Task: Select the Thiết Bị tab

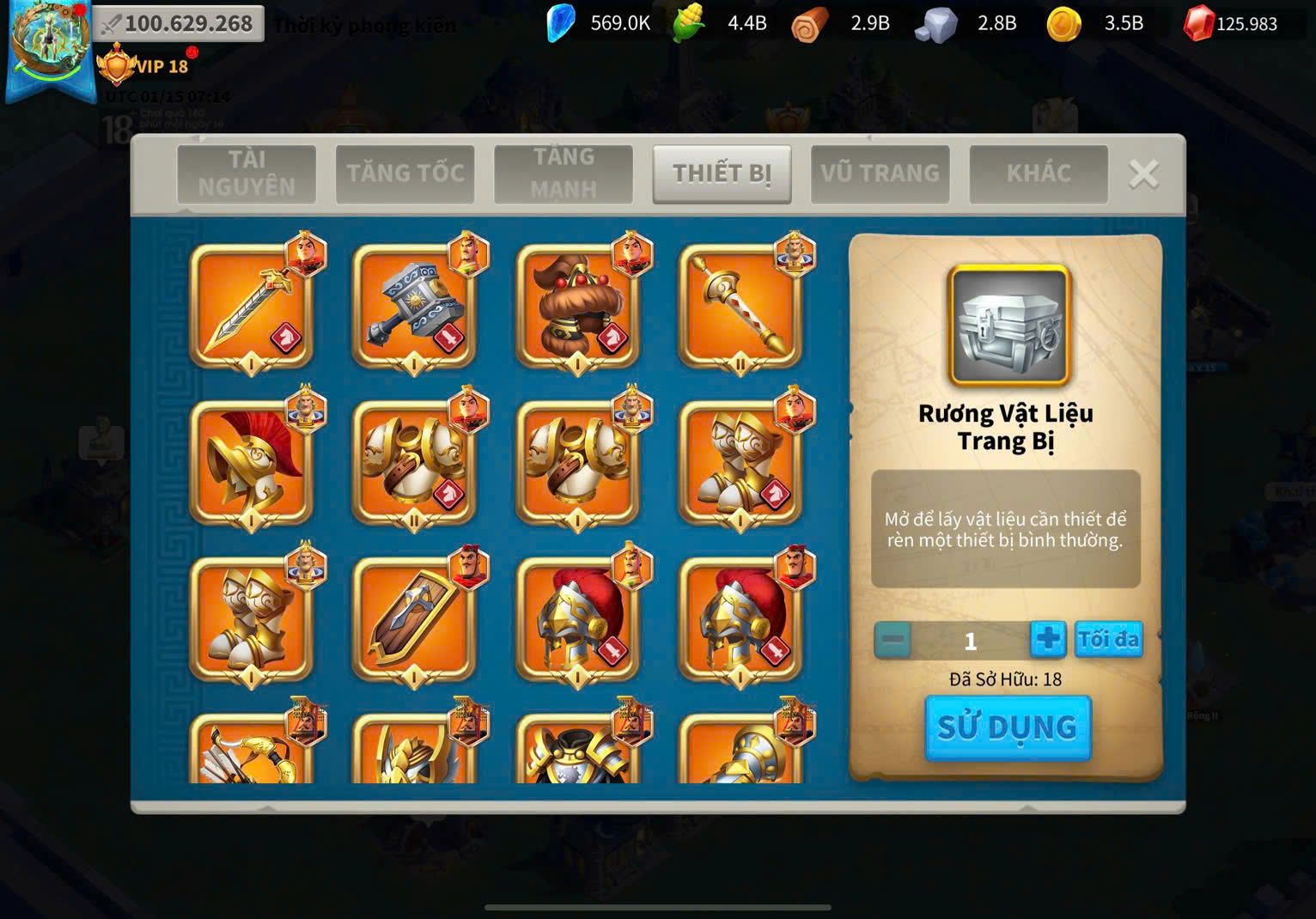Action: [722, 173]
